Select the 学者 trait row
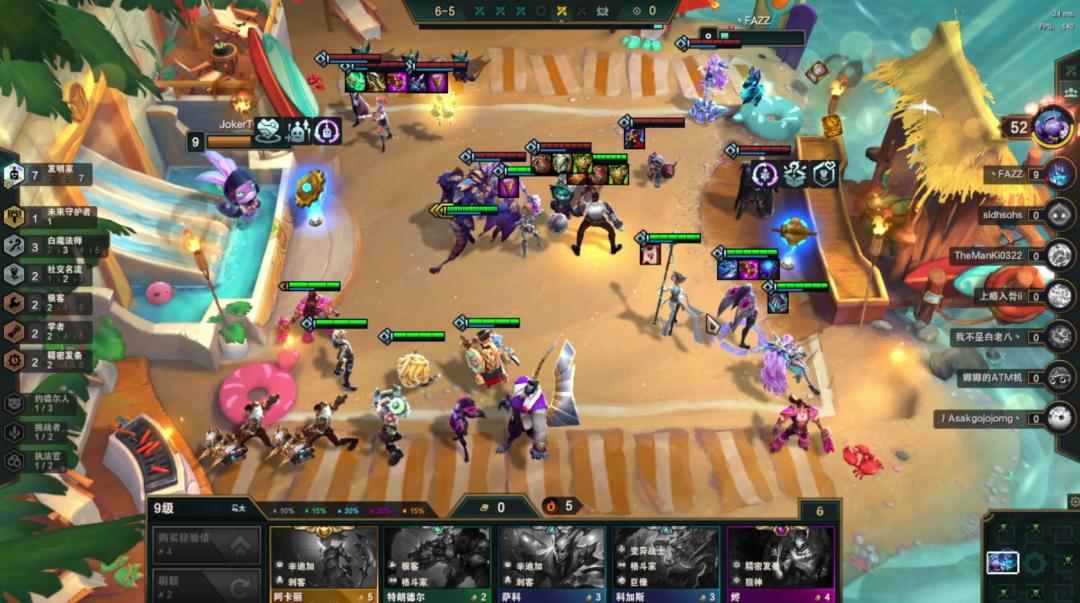The height and width of the screenshot is (603, 1080). click(50, 331)
